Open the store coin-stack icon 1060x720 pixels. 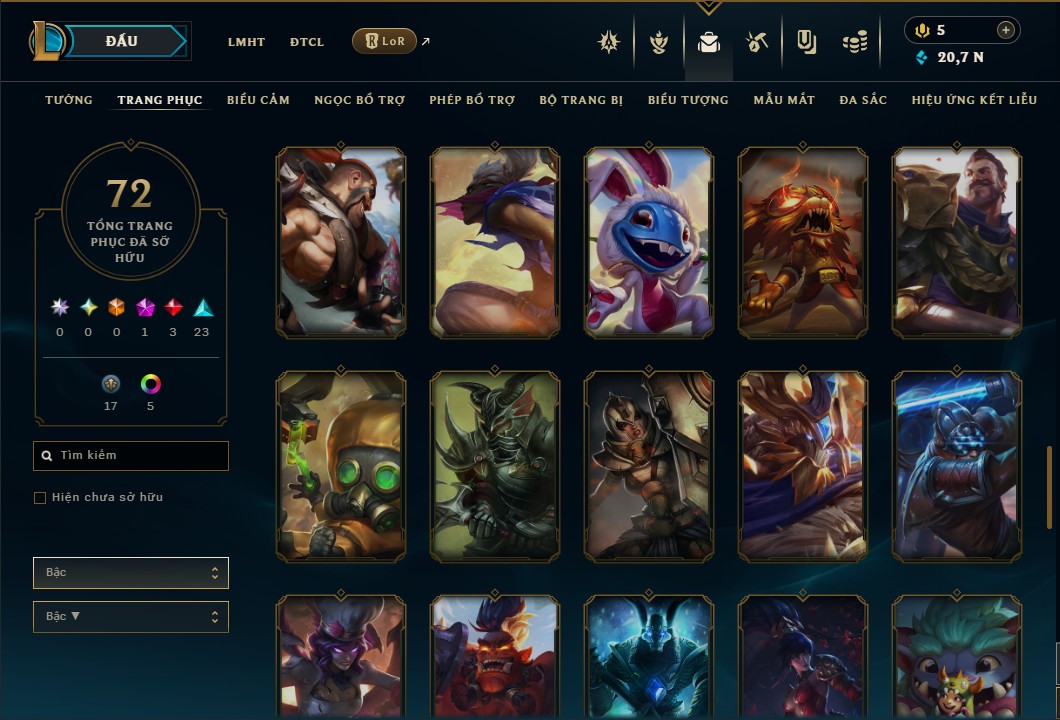click(854, 42)
